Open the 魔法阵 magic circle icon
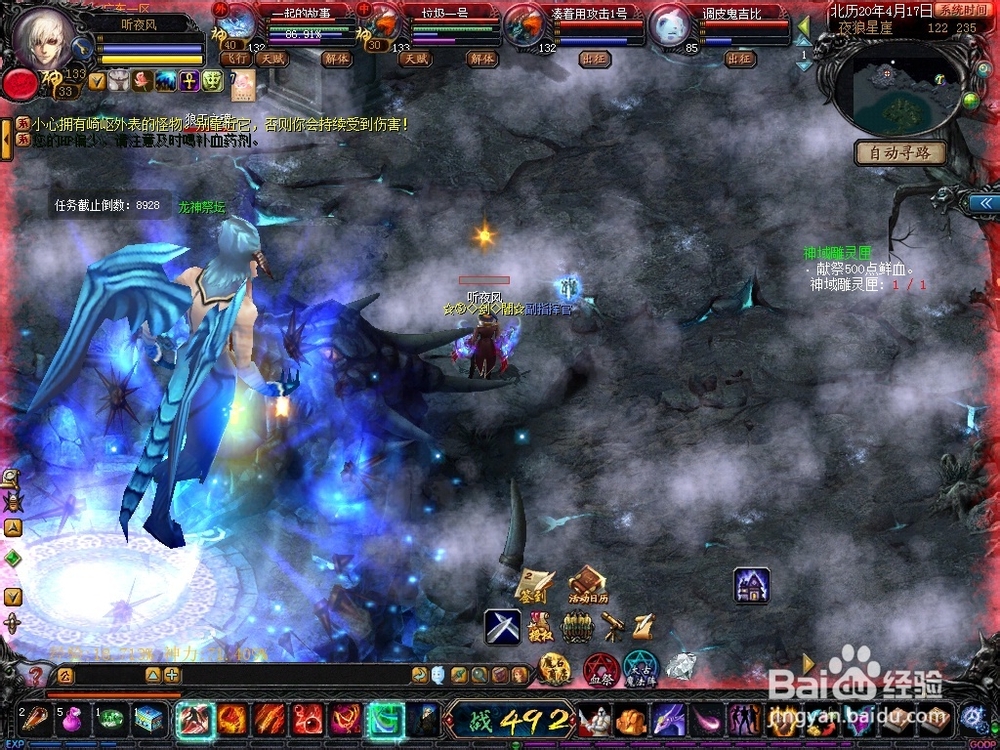Image resolution: width=1000 pixels, height=750 pixels. [x=640, y=667]
